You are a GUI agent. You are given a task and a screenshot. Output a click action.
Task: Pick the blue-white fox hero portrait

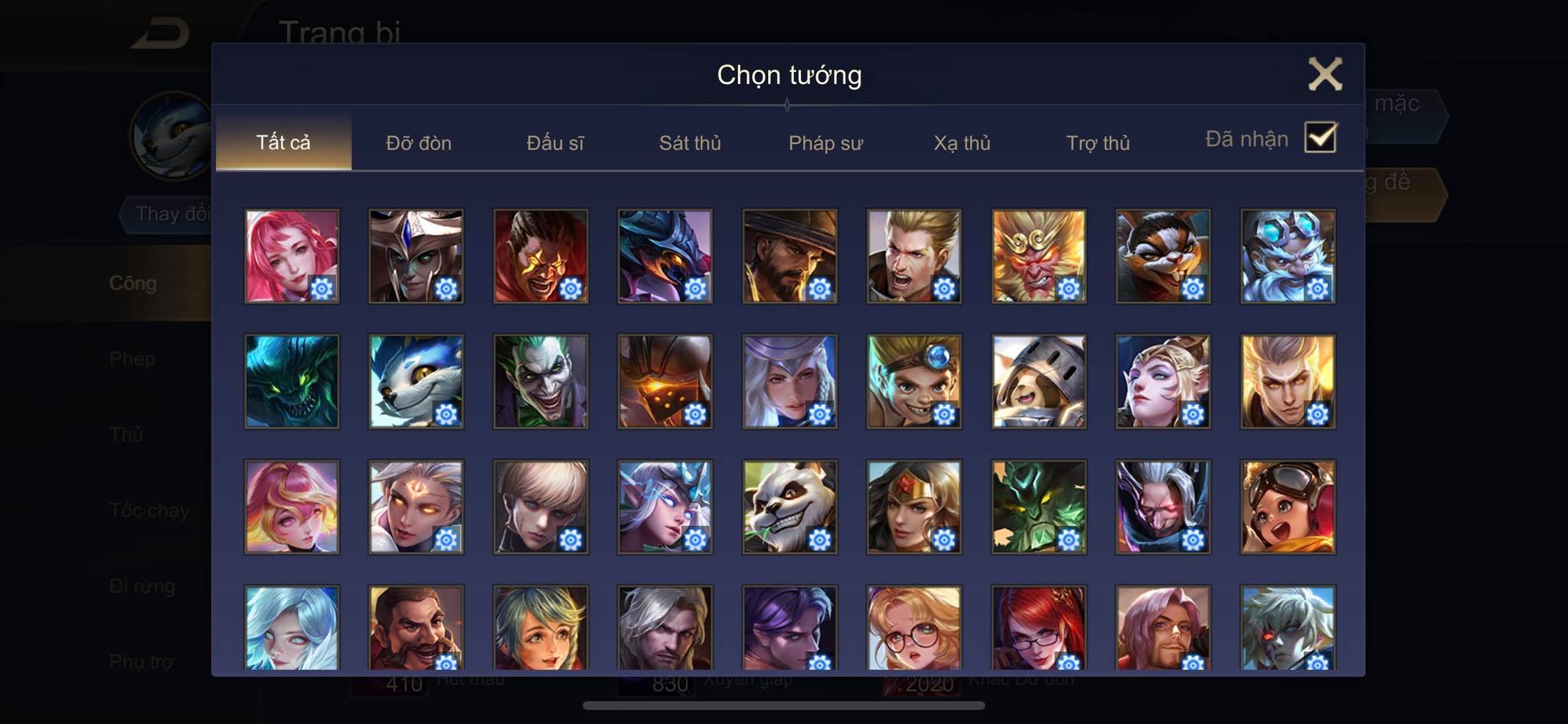click(x=416, y=381)
